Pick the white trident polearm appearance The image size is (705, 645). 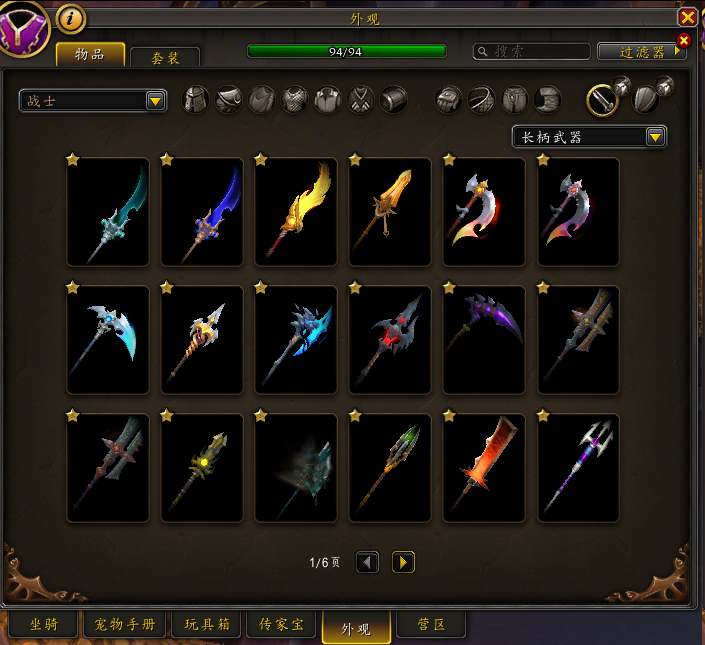(x=578, y=468)
